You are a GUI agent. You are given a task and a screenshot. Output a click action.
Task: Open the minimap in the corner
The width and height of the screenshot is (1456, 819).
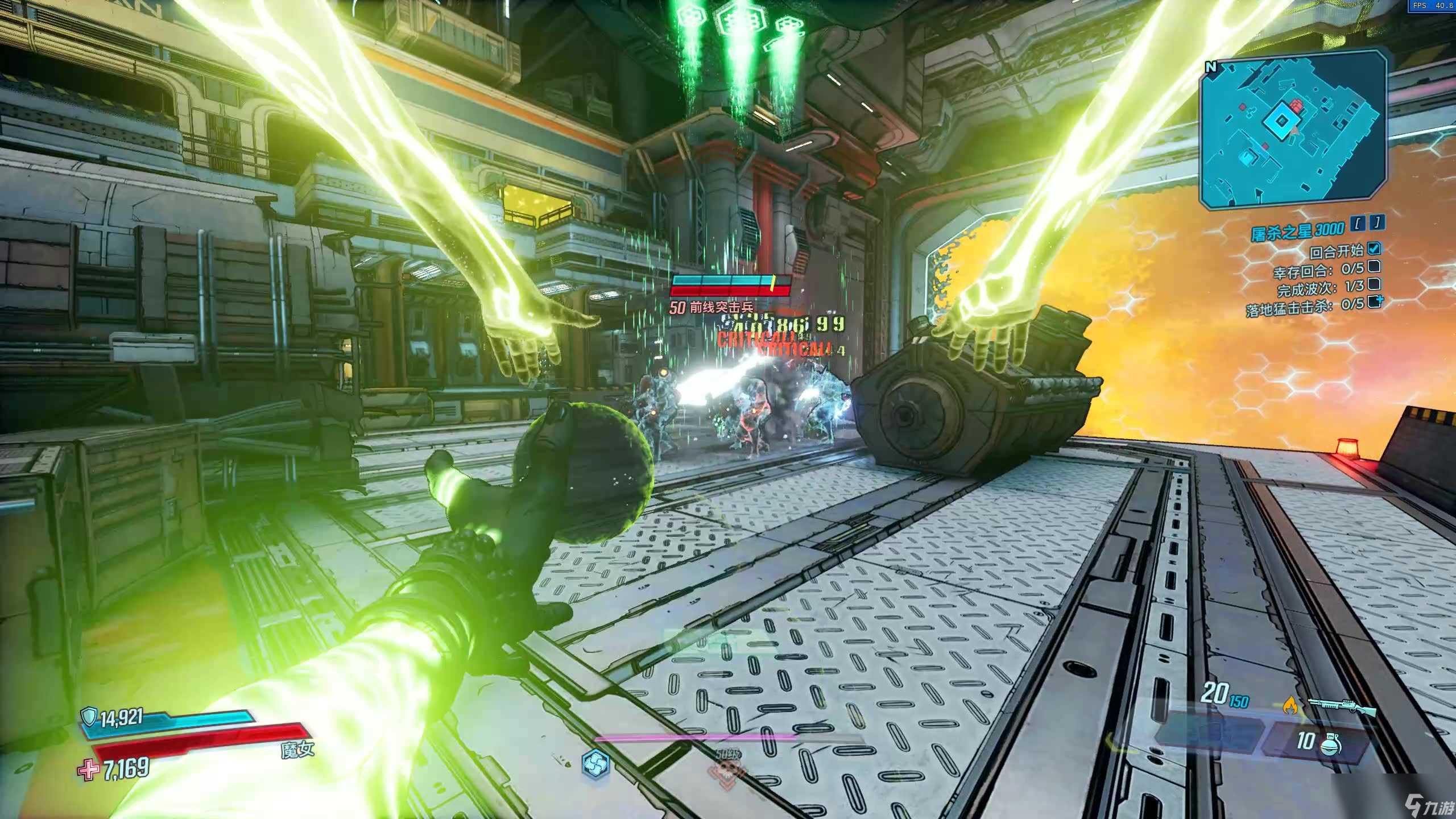1292,130
